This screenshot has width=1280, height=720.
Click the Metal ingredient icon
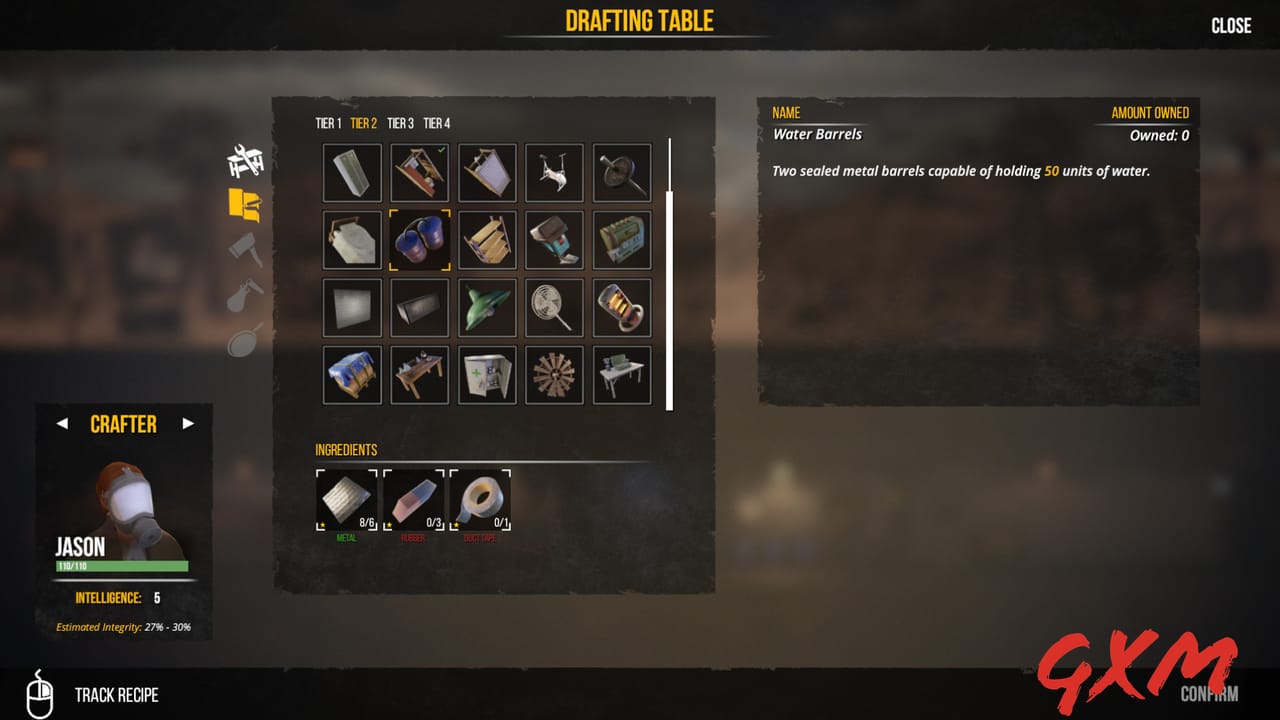[x=346, y=499]
